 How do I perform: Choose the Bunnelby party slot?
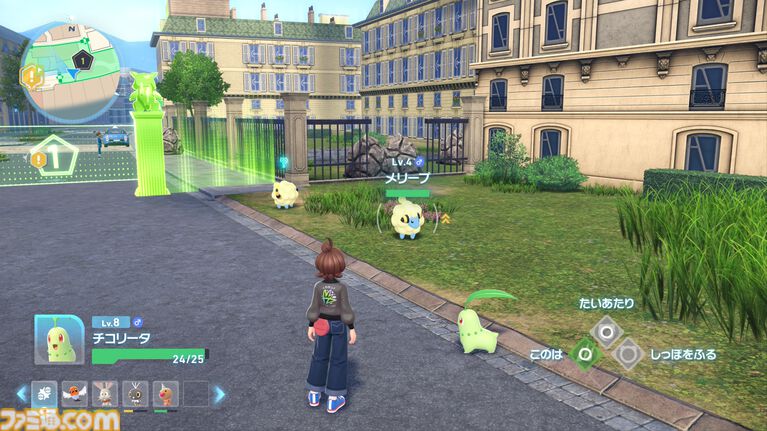(105, 394)
